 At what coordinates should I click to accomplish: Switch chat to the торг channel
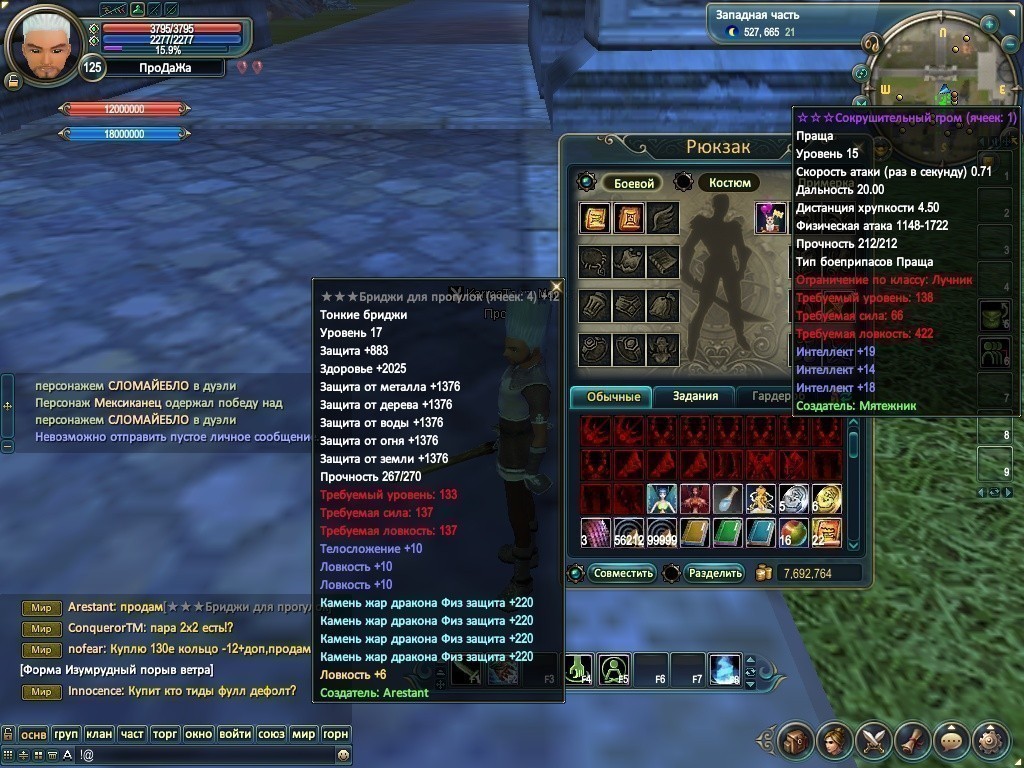165,734
